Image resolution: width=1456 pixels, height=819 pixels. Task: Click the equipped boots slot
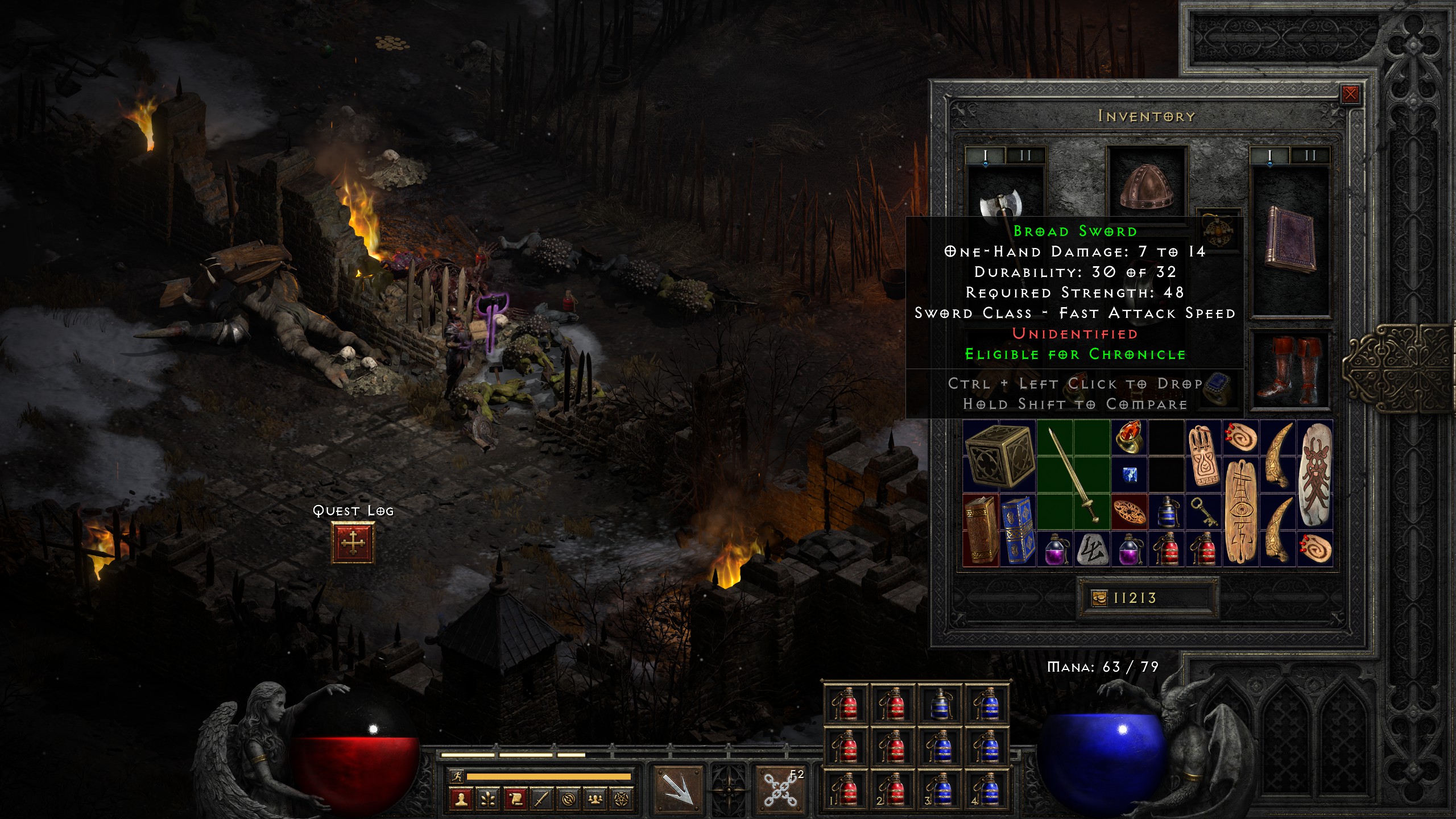1290,370
